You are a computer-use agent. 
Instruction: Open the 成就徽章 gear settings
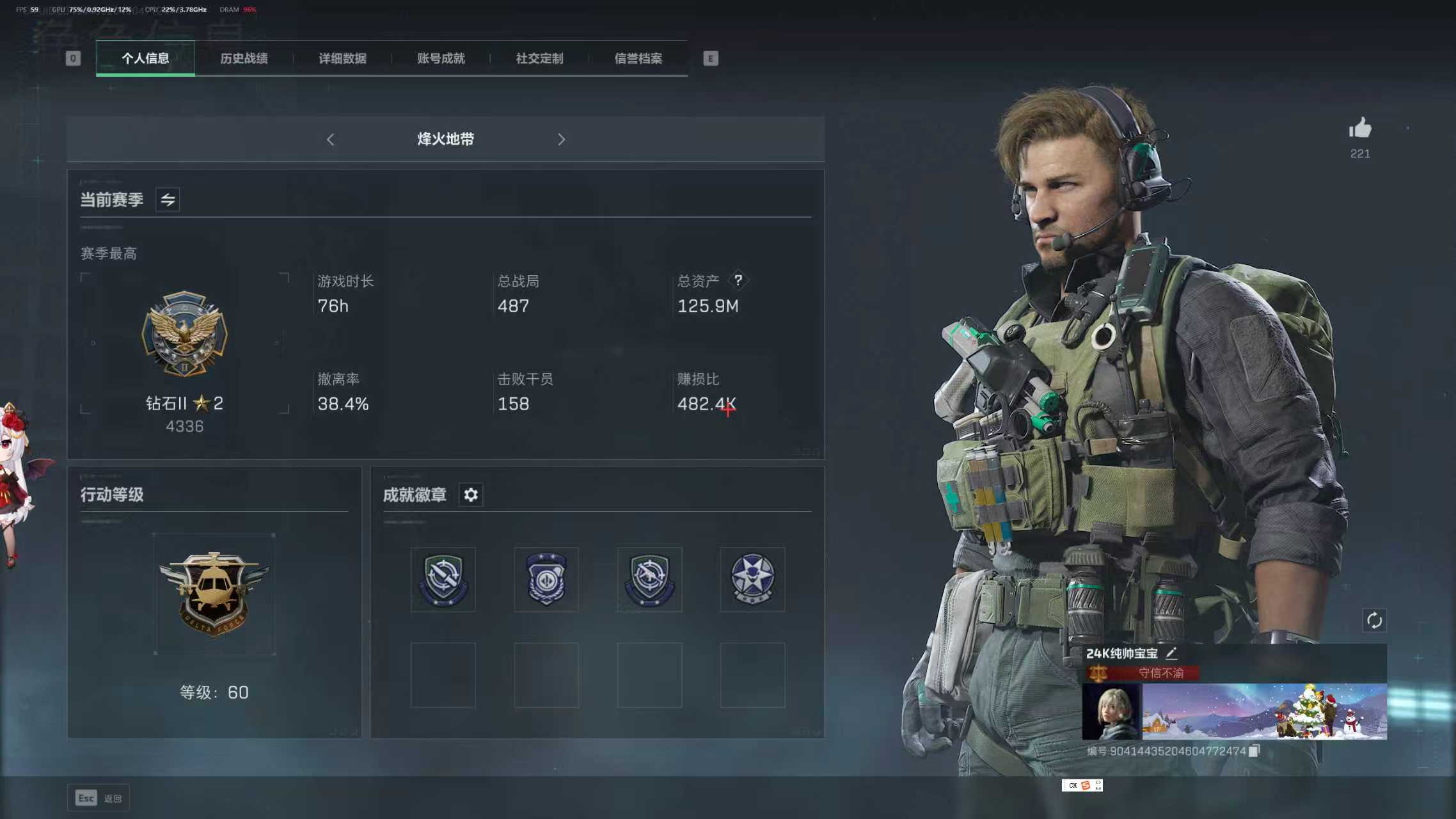[471, 495]
